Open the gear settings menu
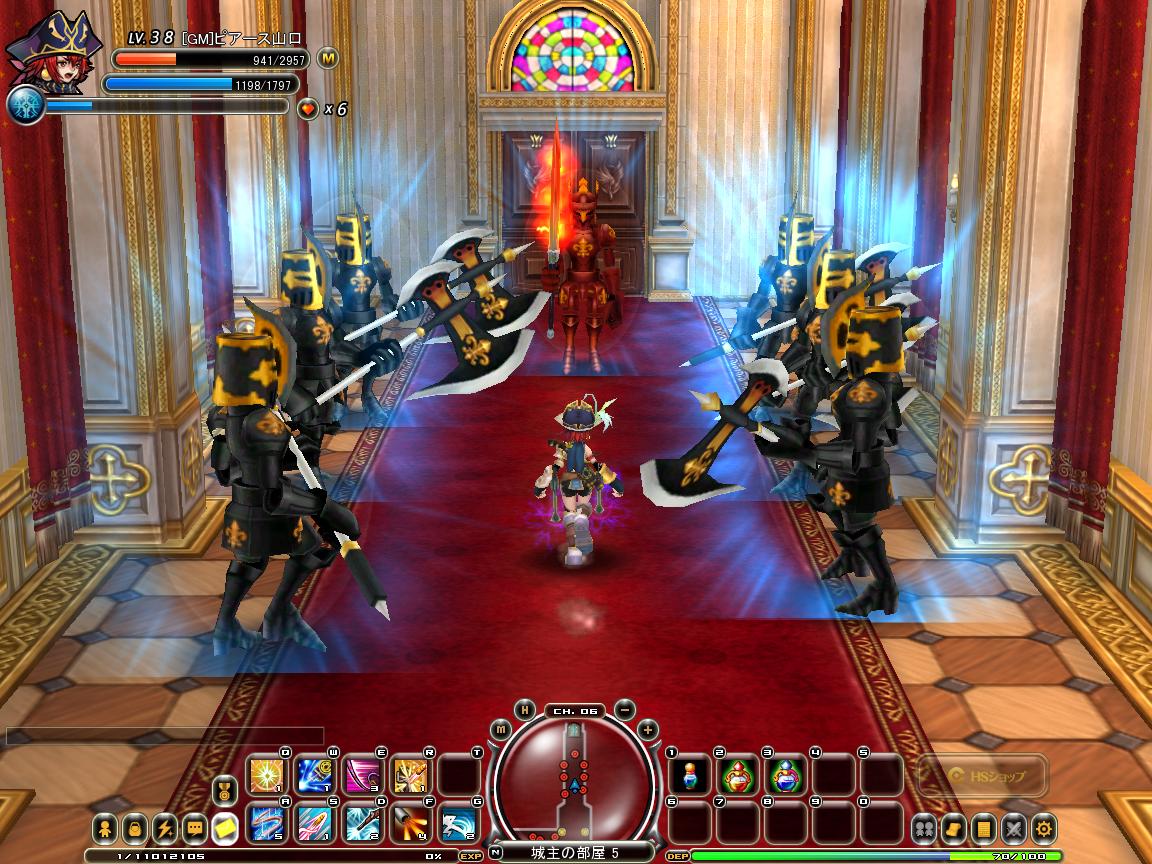Viewport: 1152px width, 864px height. click(x=1045, y=828)
